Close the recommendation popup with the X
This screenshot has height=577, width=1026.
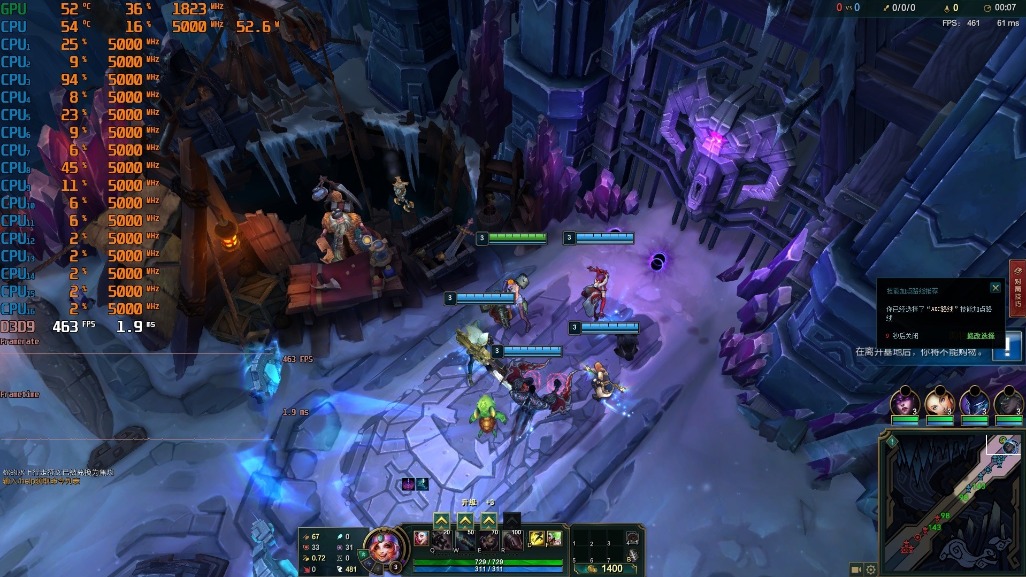pos(995,288)
